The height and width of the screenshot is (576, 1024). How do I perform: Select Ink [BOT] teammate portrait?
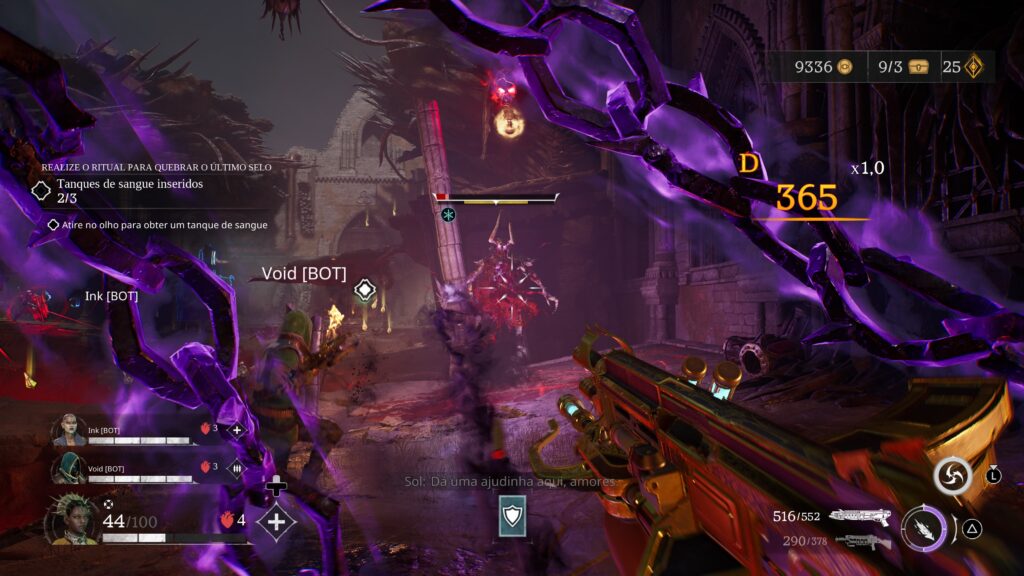68,430
